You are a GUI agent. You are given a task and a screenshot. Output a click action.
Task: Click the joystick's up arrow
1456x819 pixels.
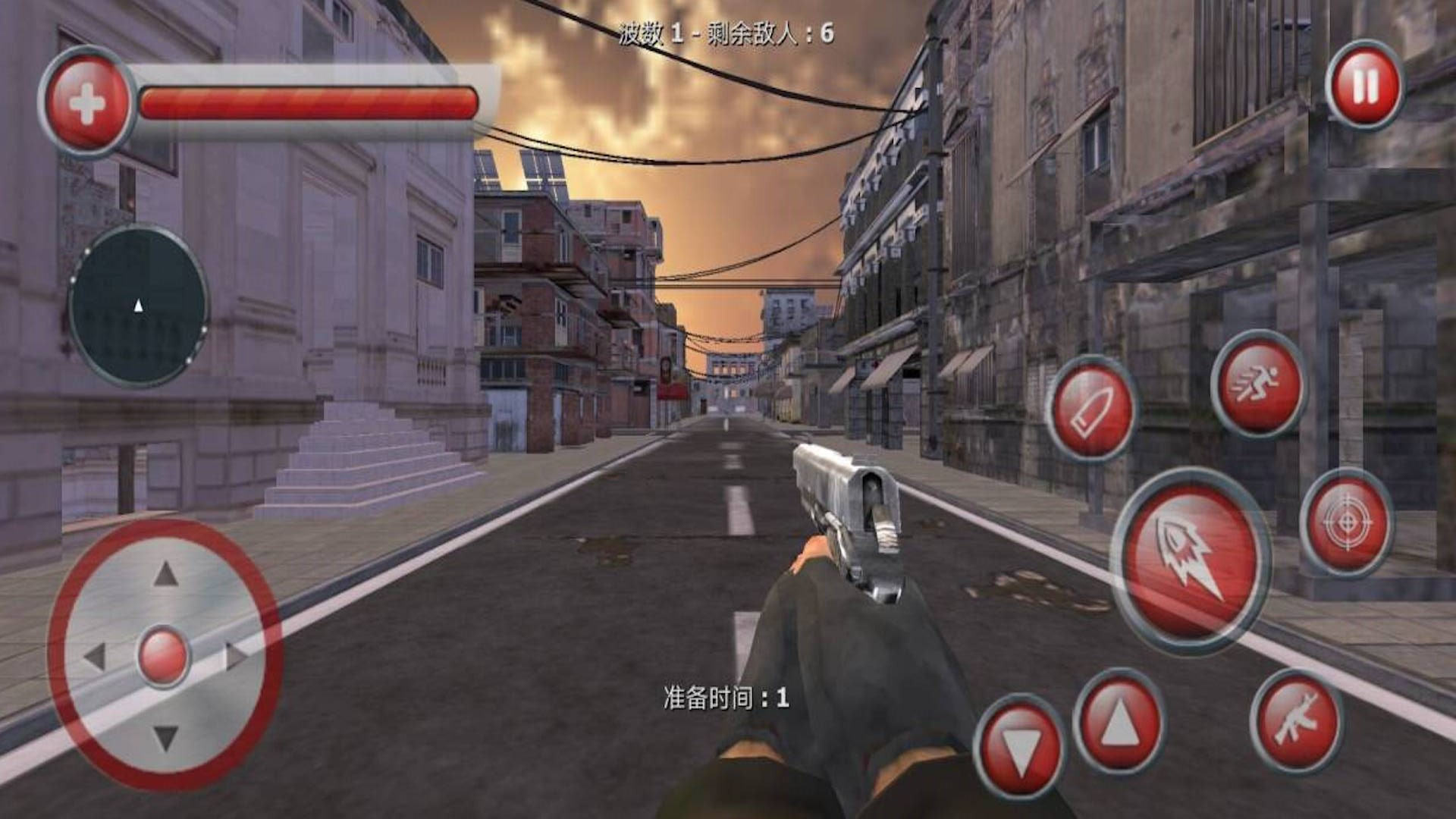tap(165, 575)
